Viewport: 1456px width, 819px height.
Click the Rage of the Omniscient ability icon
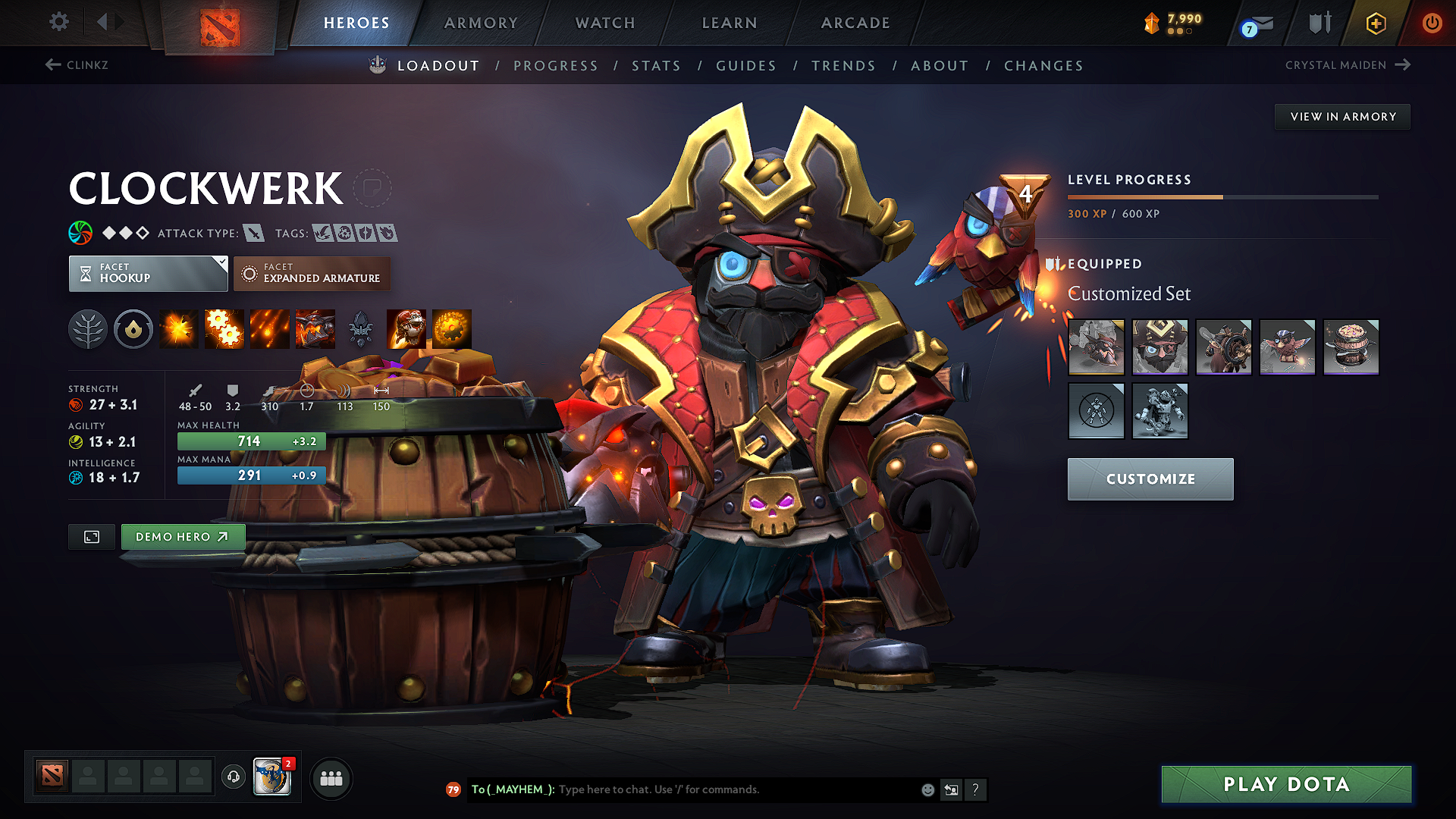452,328
